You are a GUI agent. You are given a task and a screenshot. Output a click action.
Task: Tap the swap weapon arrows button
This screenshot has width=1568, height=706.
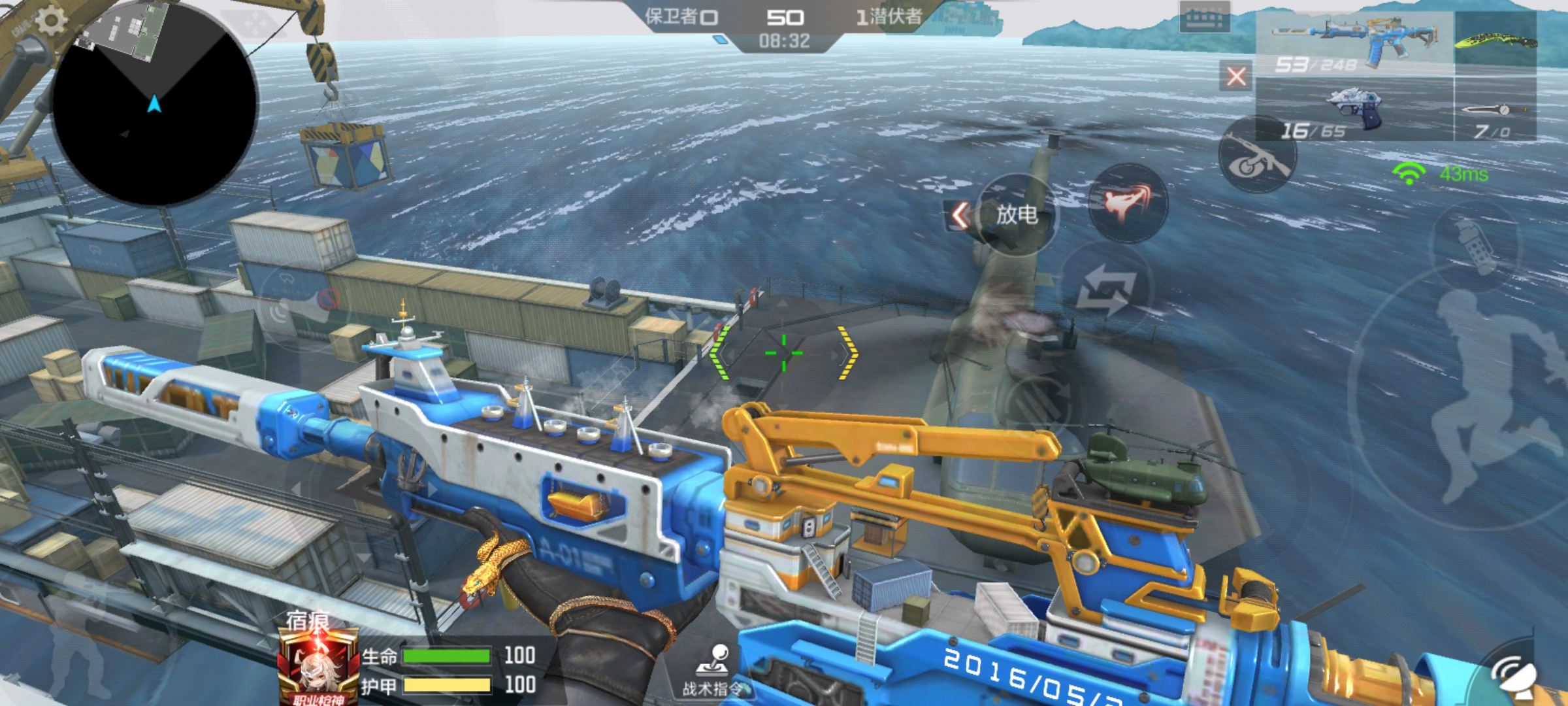(1105, 289)
